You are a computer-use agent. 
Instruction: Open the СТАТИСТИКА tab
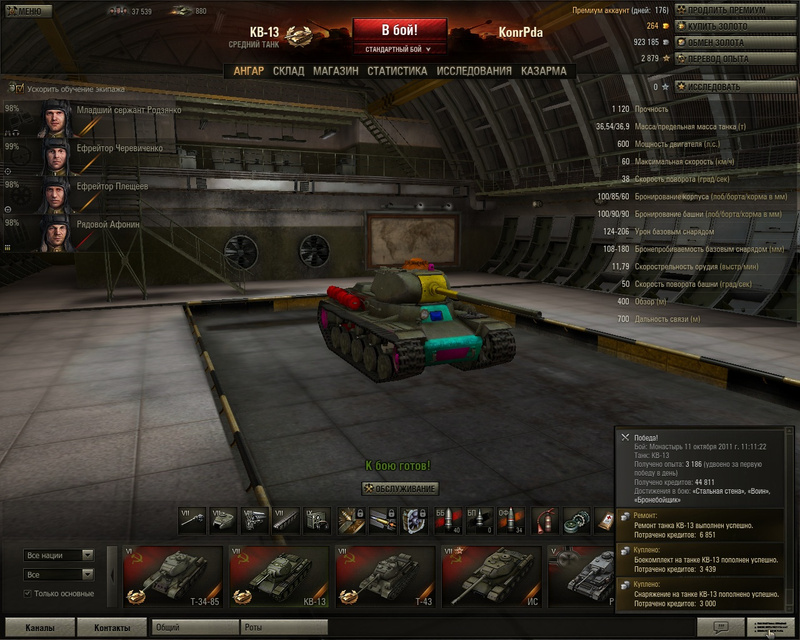click(397, 71)
